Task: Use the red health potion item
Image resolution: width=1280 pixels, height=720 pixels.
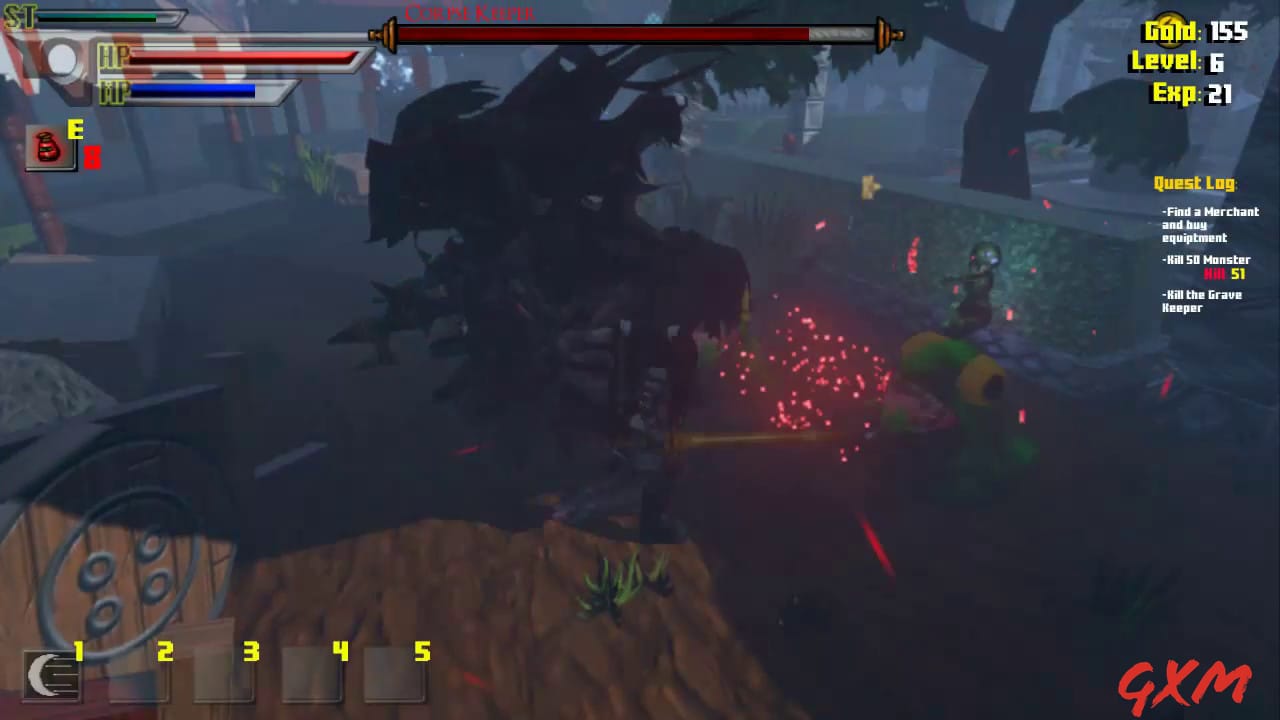Action: tap(48, 145)
